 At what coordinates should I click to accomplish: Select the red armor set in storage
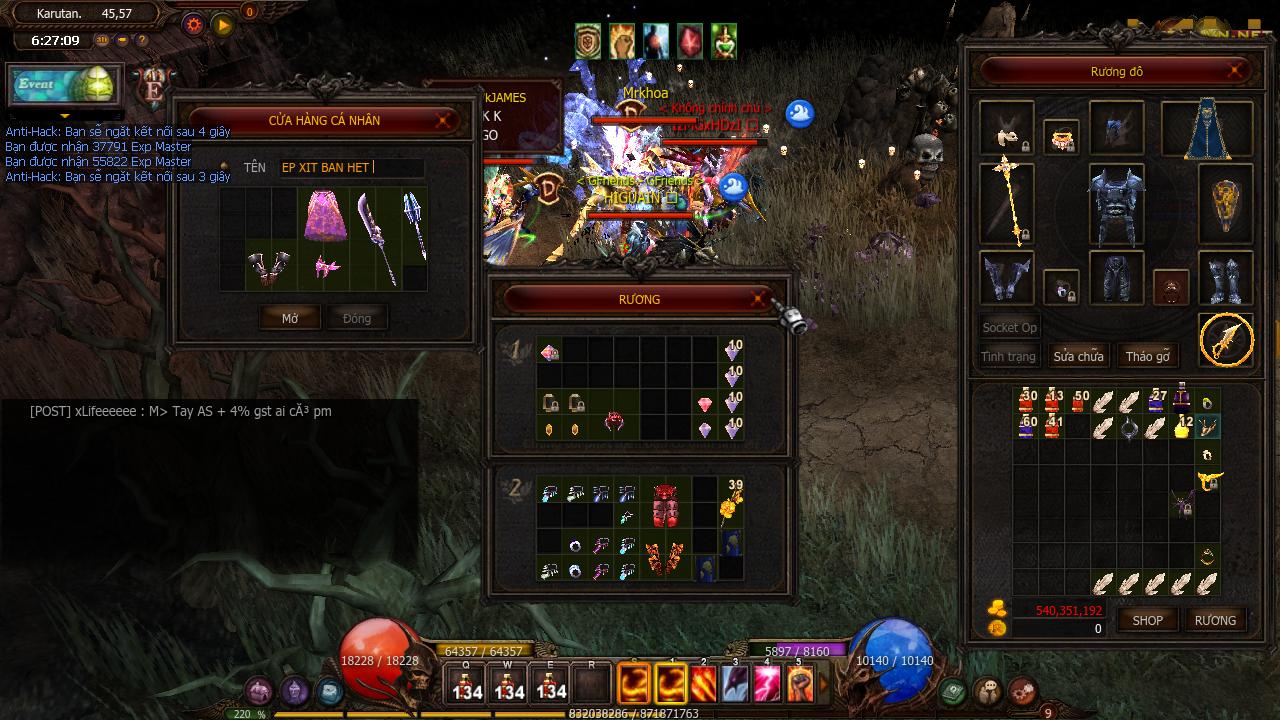665,505
